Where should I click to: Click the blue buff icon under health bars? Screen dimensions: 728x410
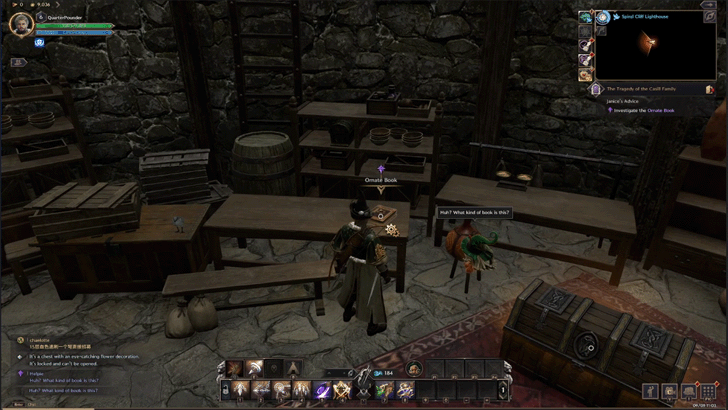coord(40,43)
